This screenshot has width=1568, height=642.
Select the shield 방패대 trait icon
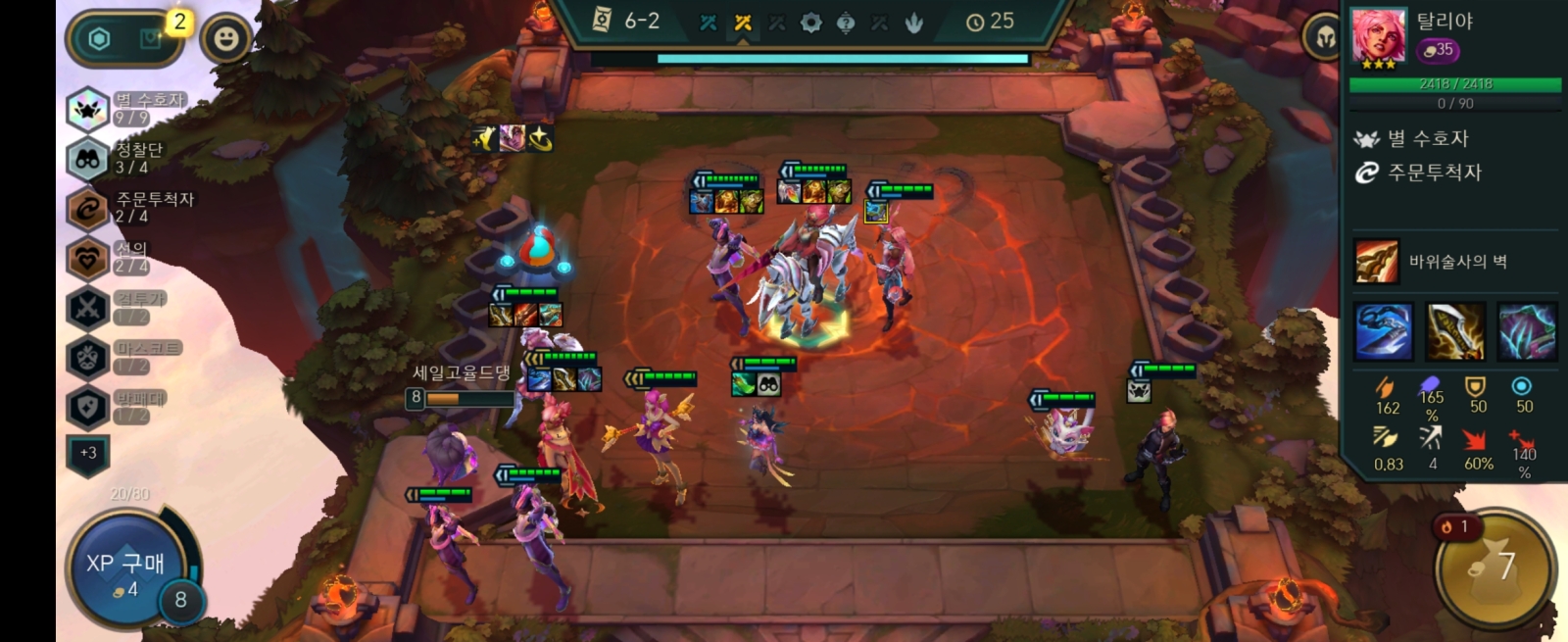pyautogui.click(x=87, y=408)
